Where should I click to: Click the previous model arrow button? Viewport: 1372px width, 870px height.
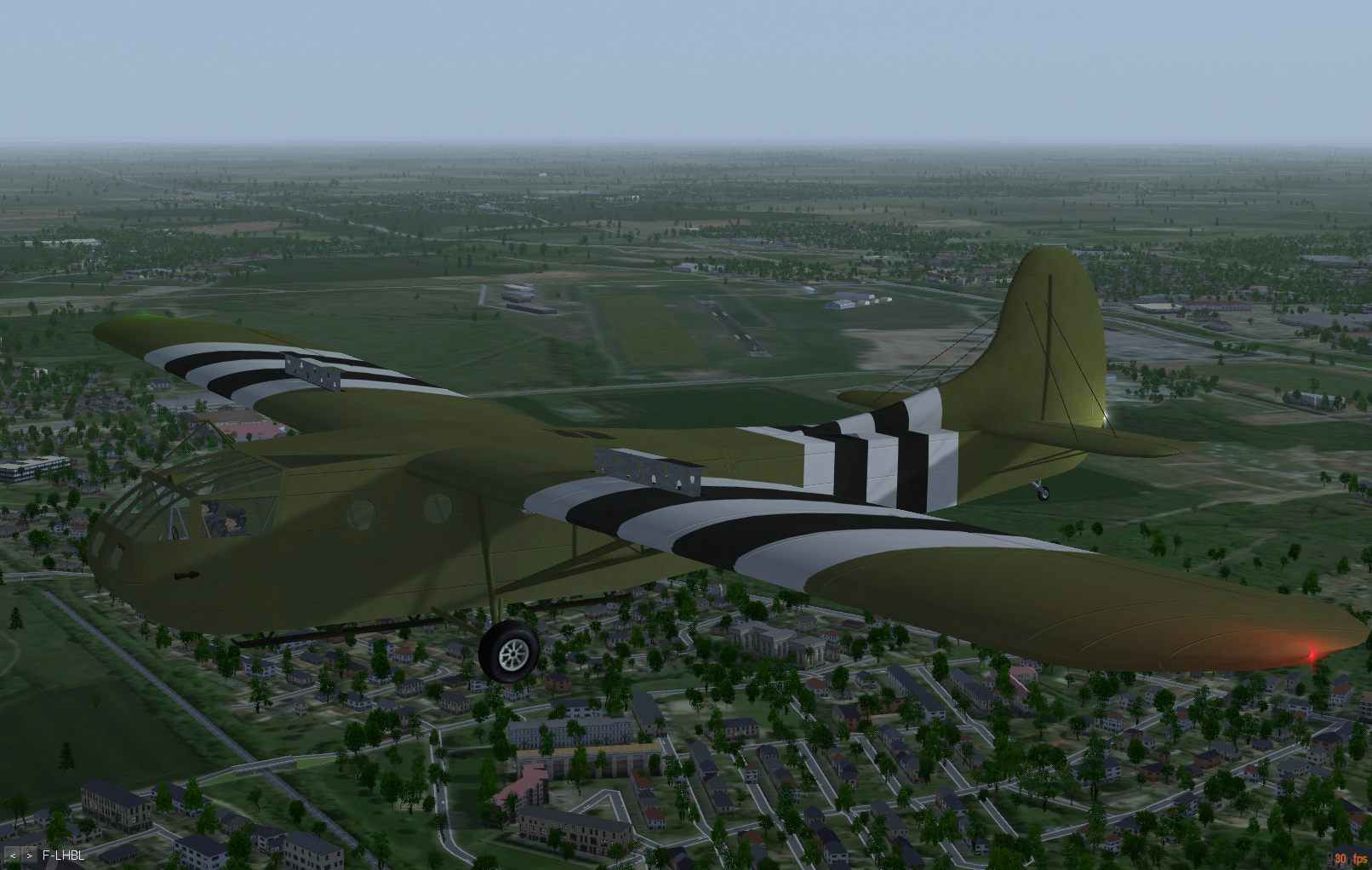pyautogui.click(x=14, y=855)
